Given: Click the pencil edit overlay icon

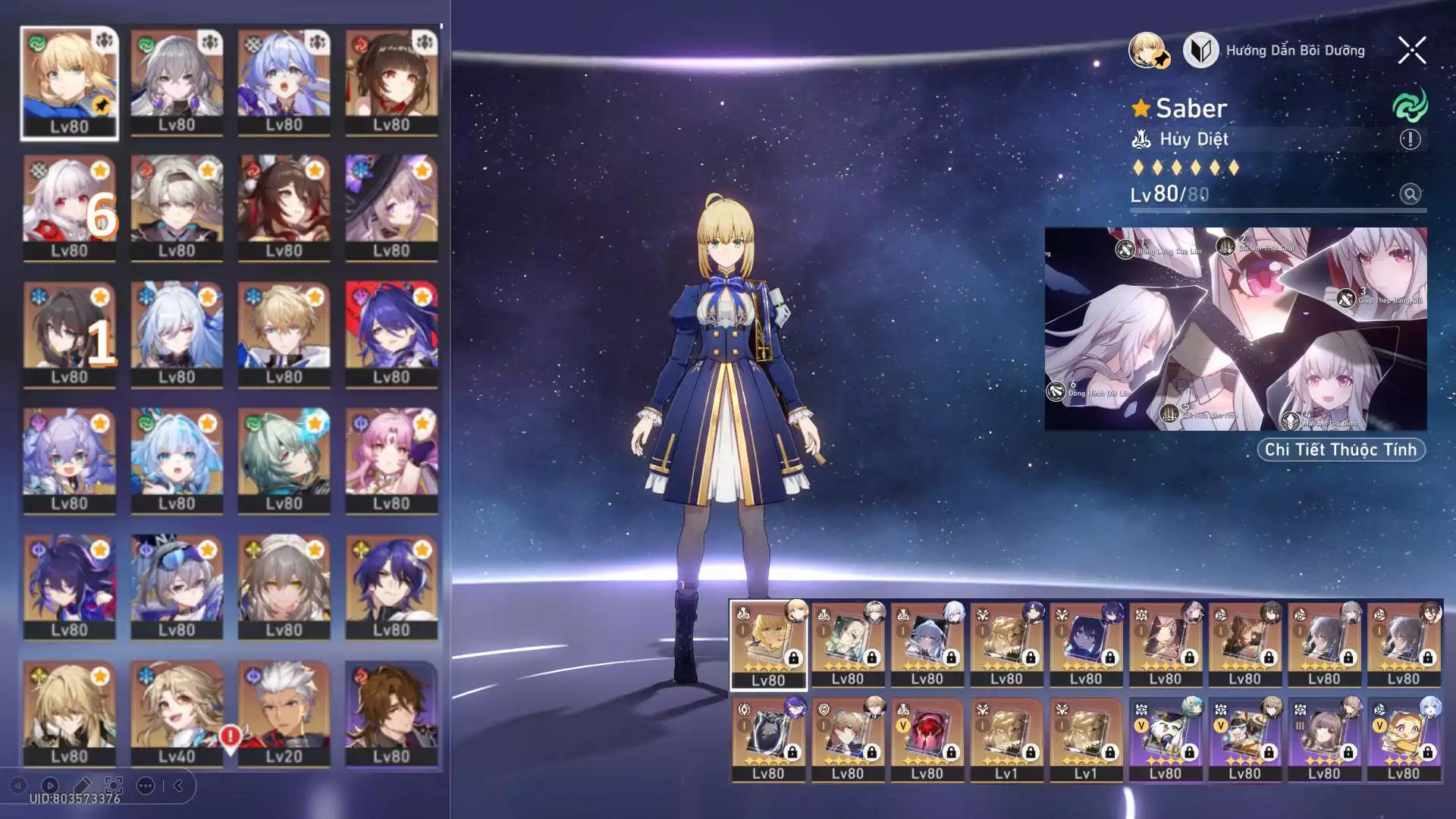Looking at the screenshot, I should coord(82,786).
